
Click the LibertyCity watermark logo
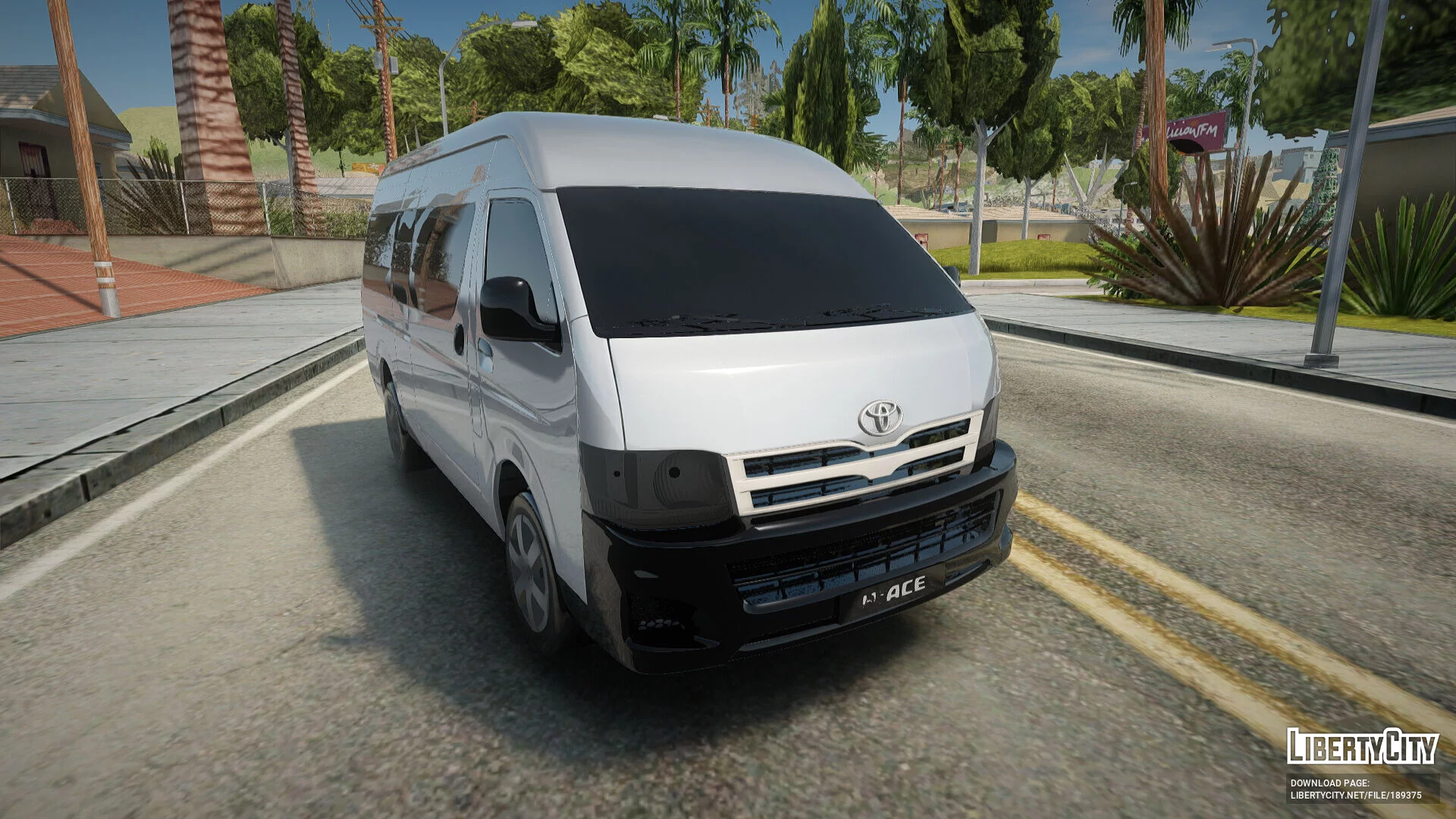click(1362, 747)
